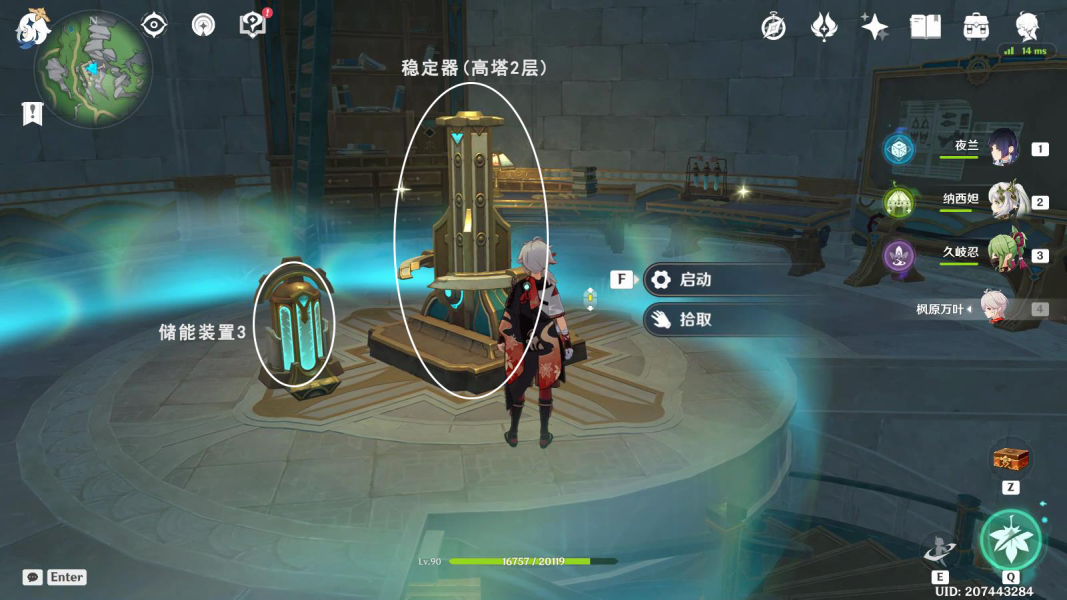Switch to party member 久岐忍
The width and height of the screenshot is (1067, 600).
pos(1003,254)
